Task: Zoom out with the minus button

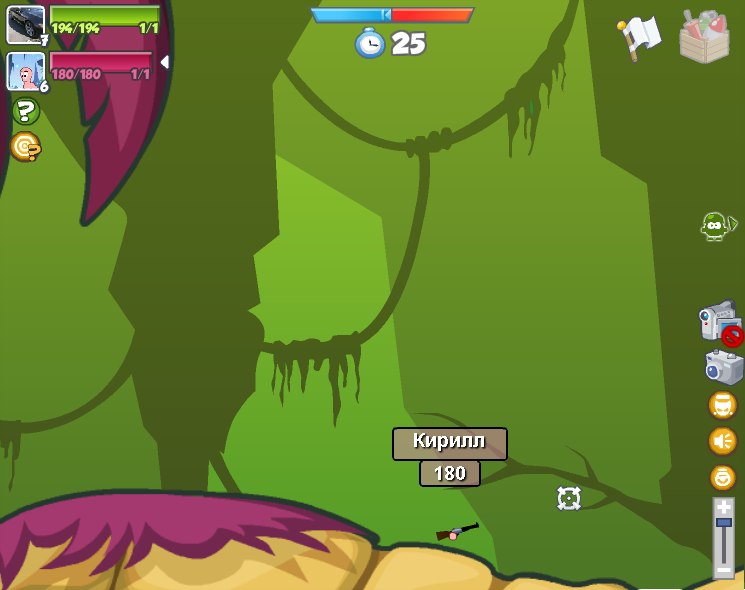Action: (723, 569)
